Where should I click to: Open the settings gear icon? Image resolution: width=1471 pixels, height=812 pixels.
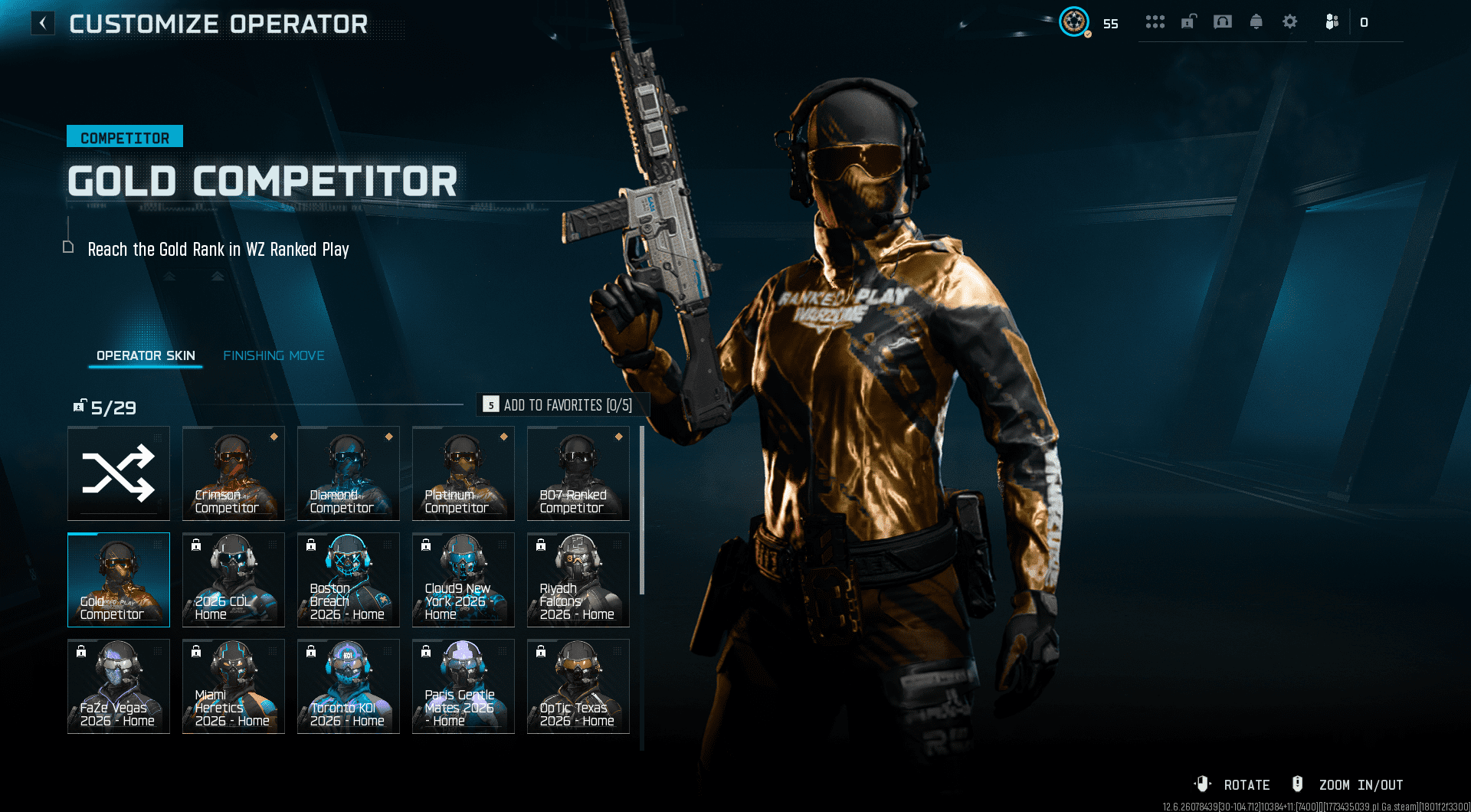(1290, 21)
